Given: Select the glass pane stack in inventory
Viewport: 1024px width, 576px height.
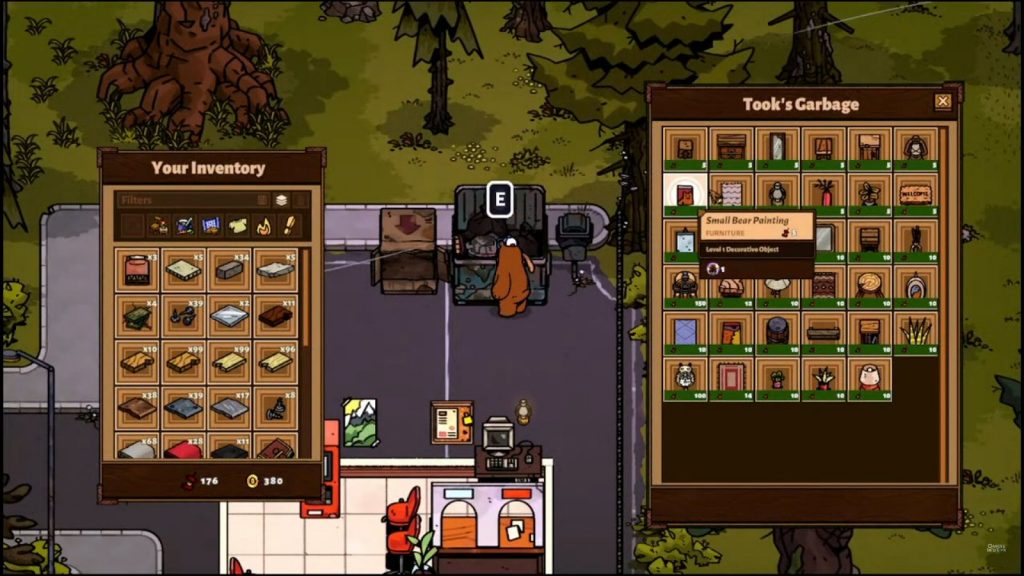Looking at the screenshot, I should click(229, 316).
